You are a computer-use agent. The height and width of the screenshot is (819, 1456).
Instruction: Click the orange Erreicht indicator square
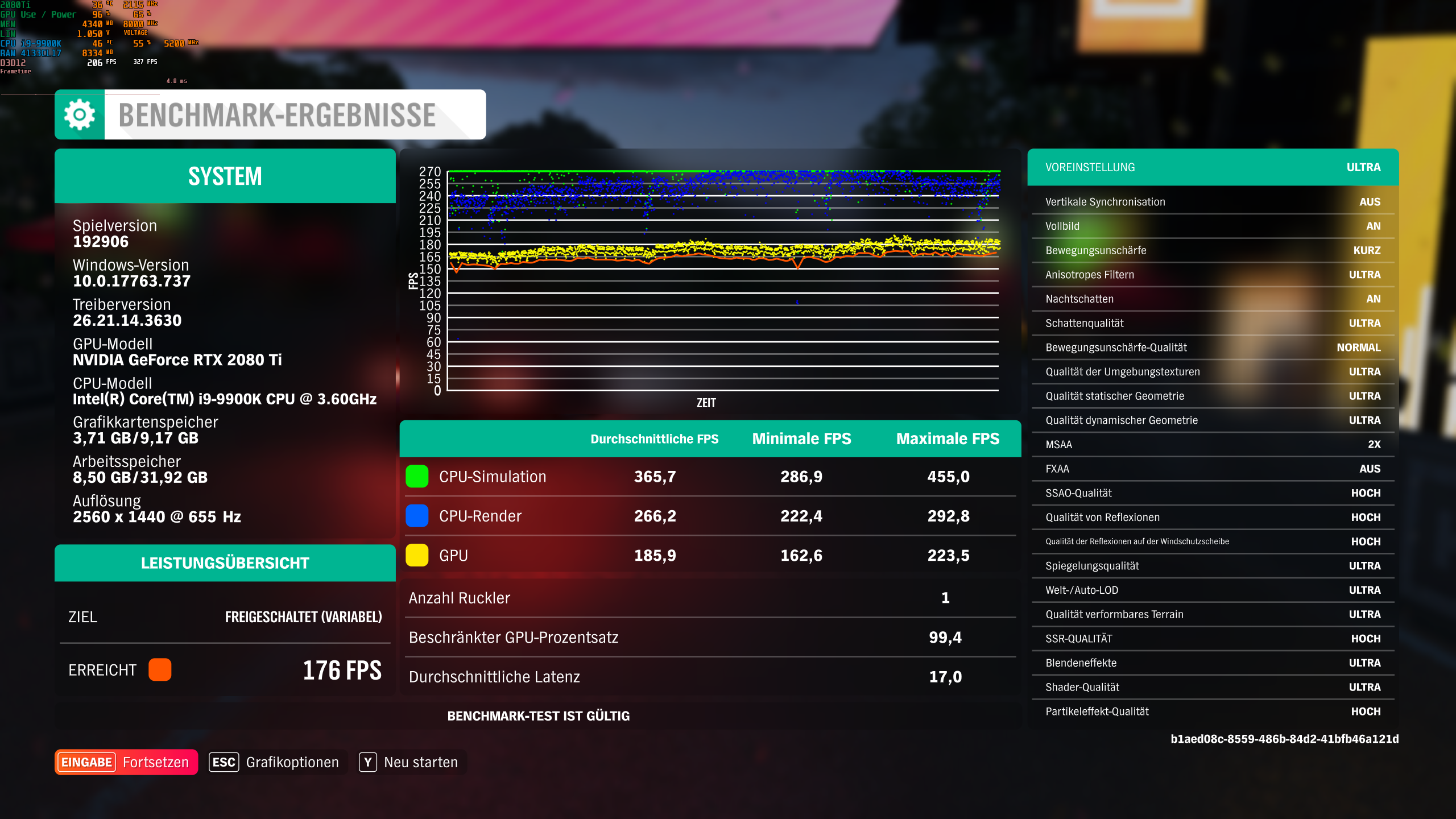[x=160, y=670]
